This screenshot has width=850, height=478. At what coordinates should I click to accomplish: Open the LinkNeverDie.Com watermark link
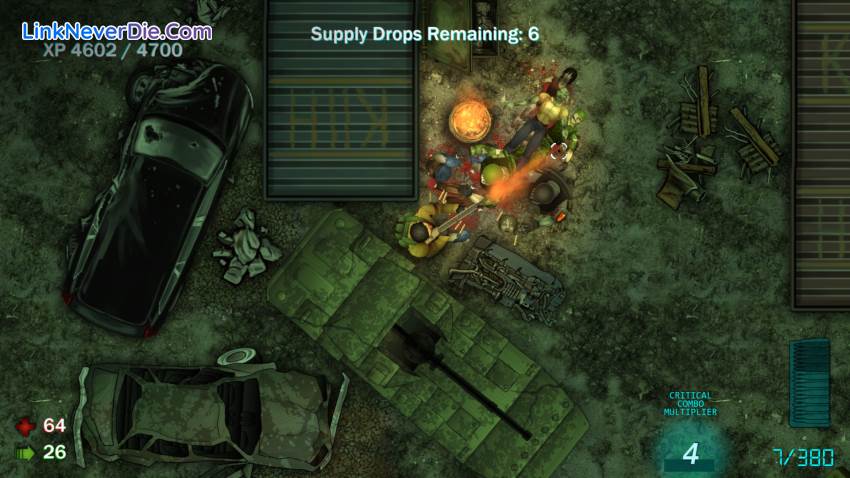[116, 31]
